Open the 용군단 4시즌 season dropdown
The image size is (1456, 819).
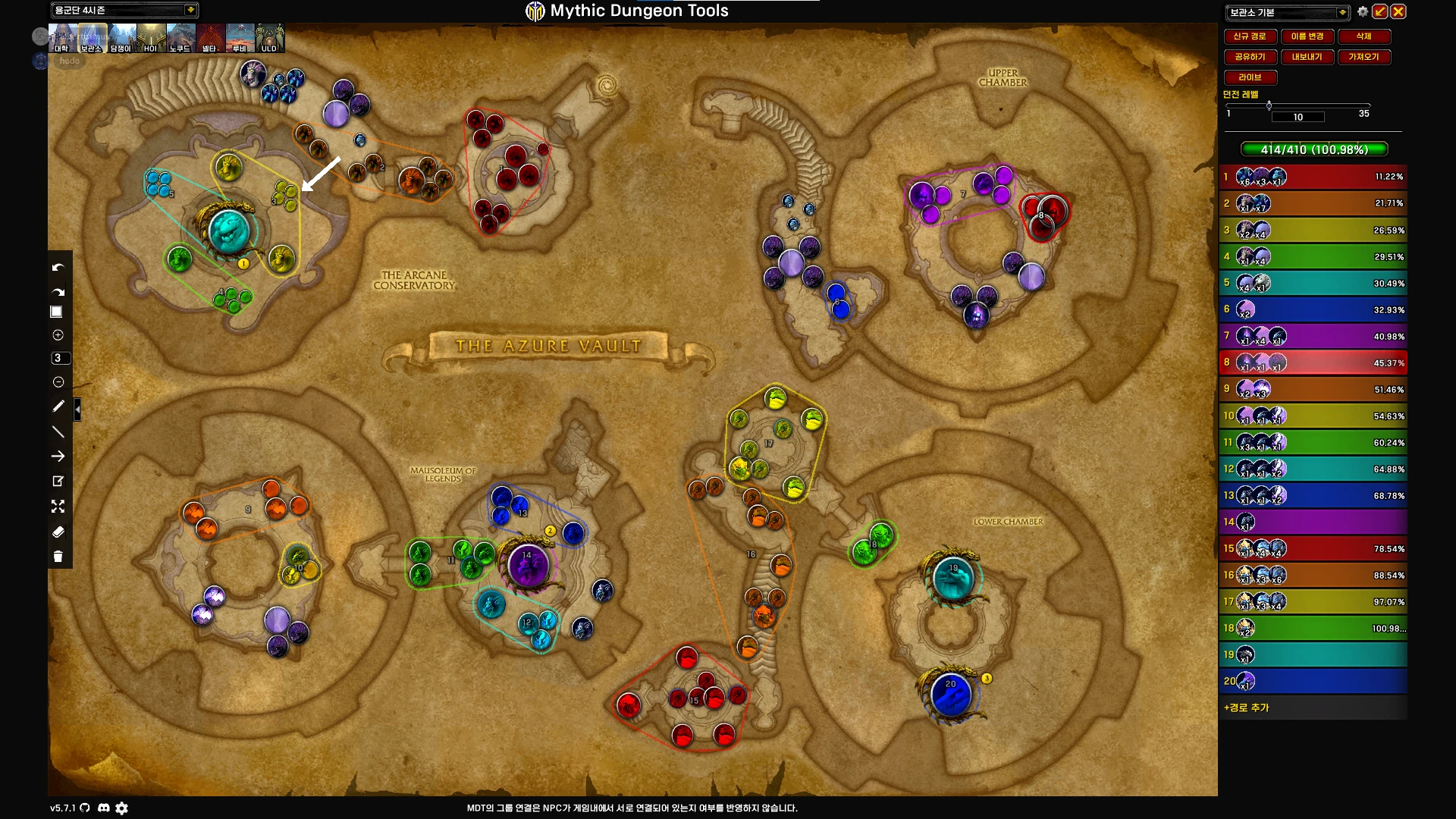pos(190,10)
